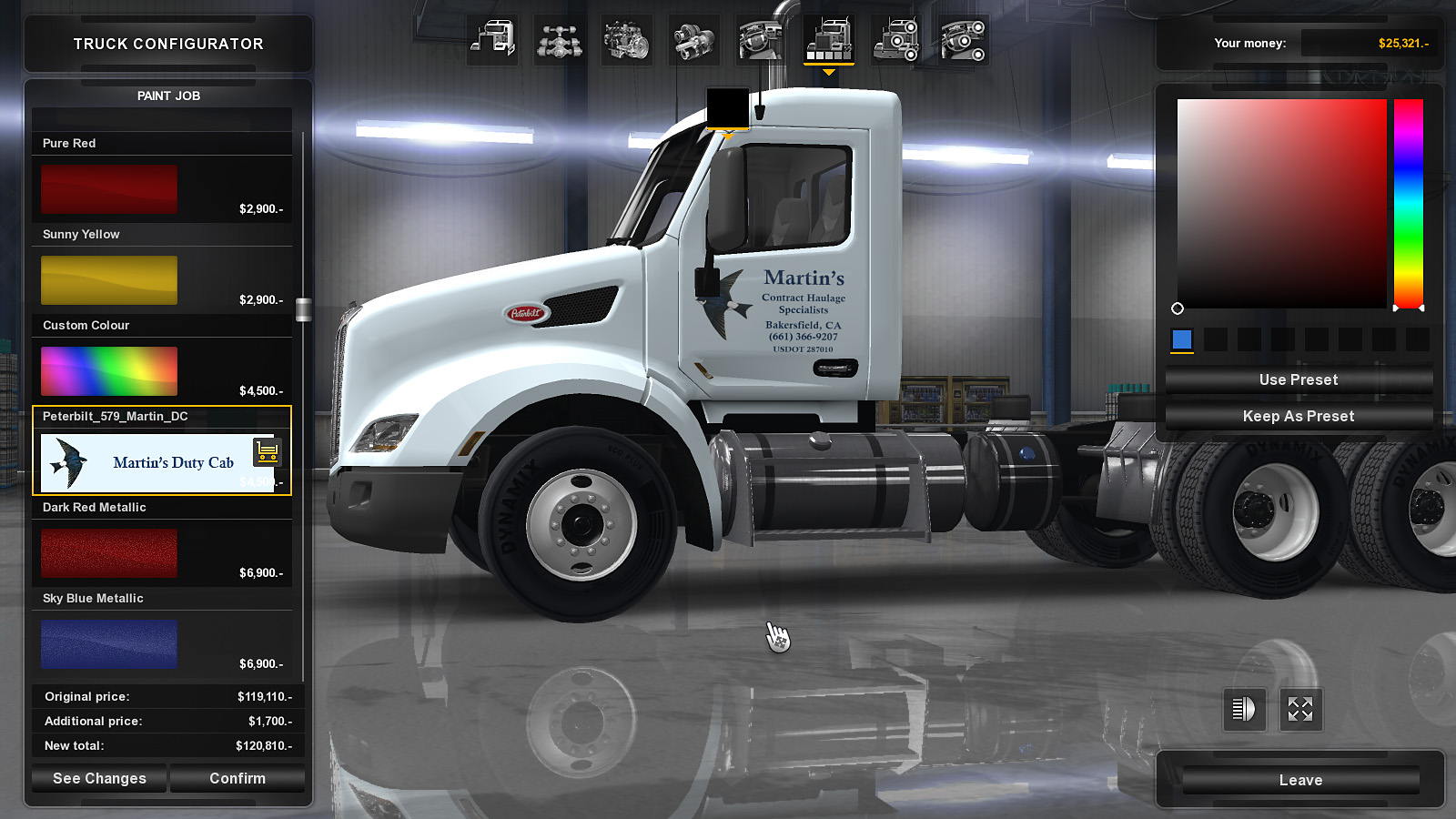Select the Sky Blue Metallic paint

pos(109,643)
